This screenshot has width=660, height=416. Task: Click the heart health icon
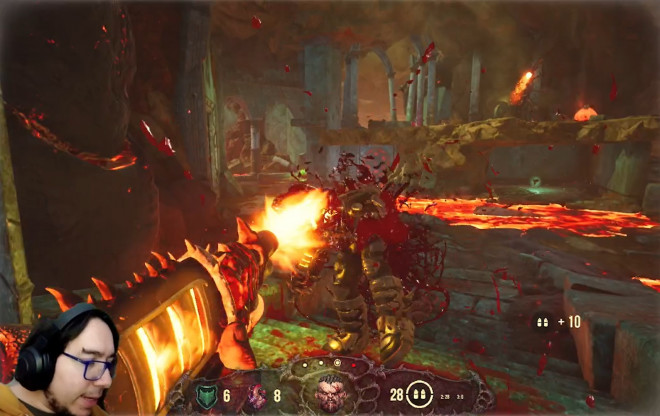click(x=257, y=396)
